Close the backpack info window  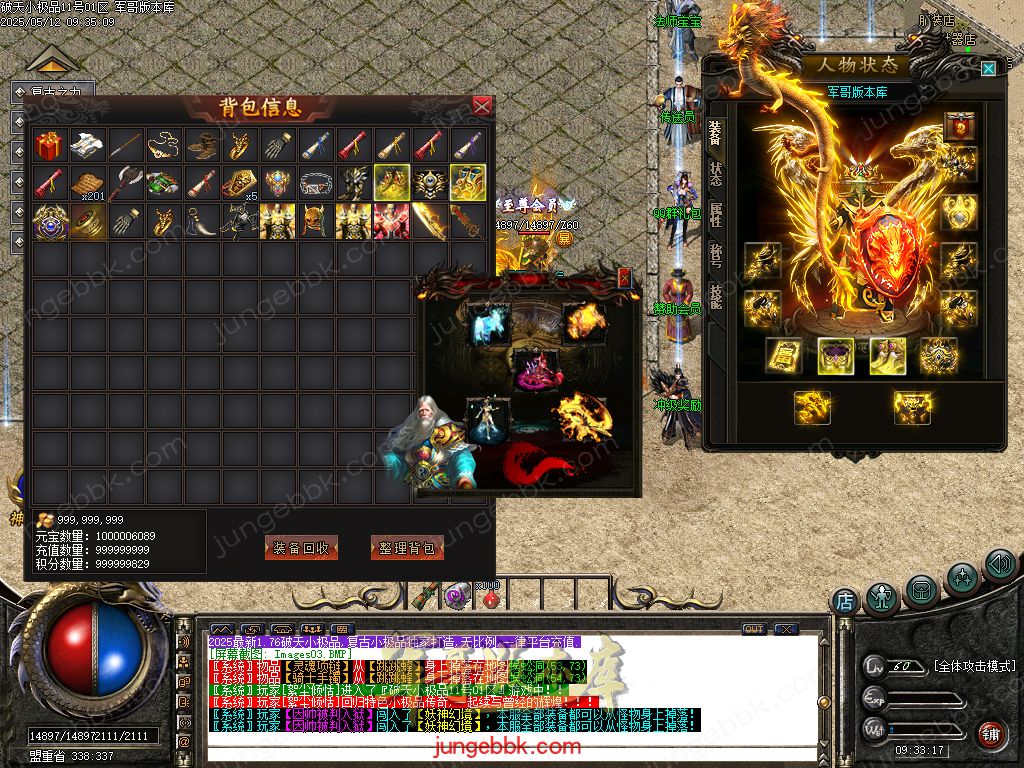[482, 106]
